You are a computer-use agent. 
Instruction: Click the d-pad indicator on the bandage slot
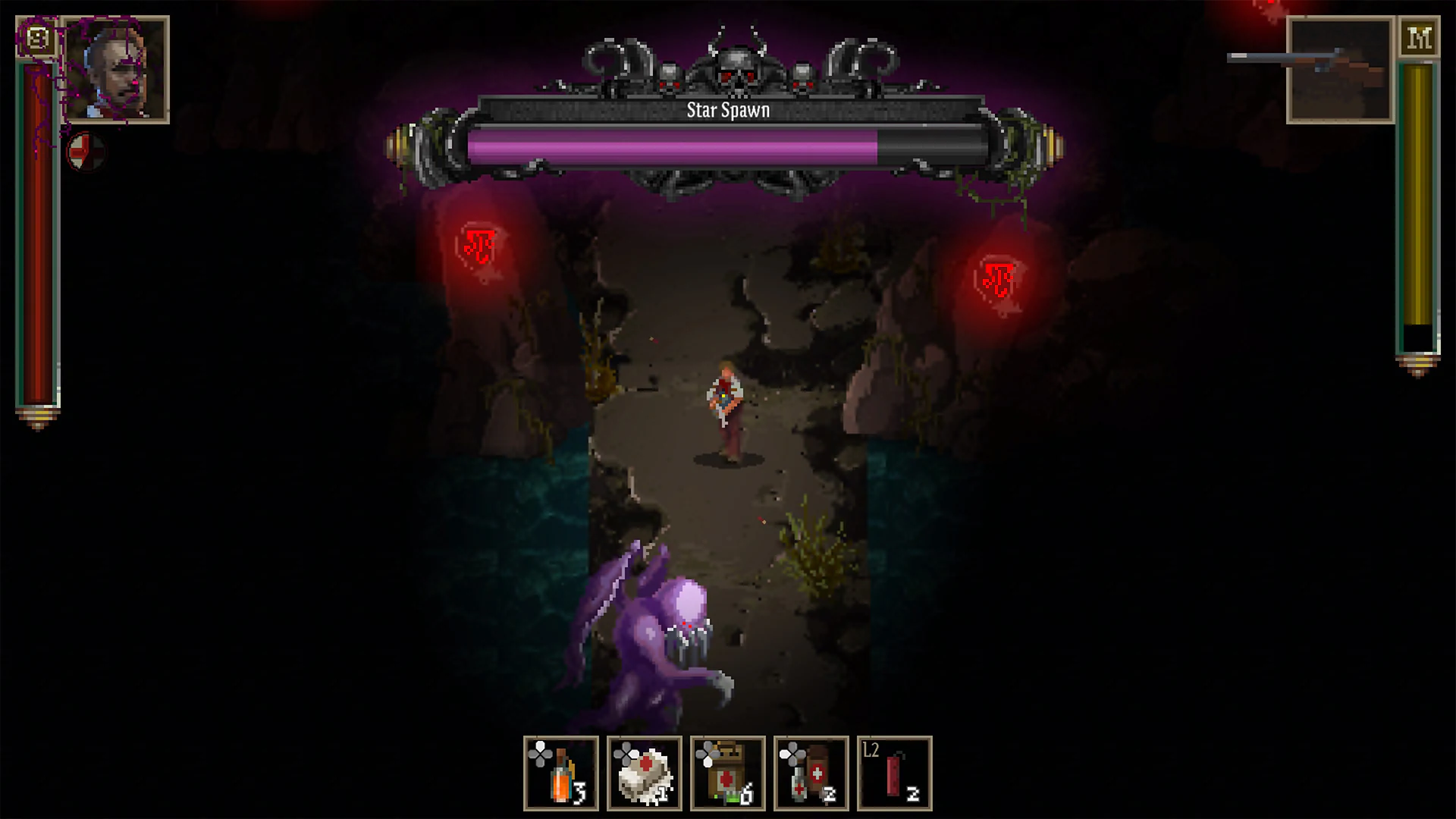[627, 755]
